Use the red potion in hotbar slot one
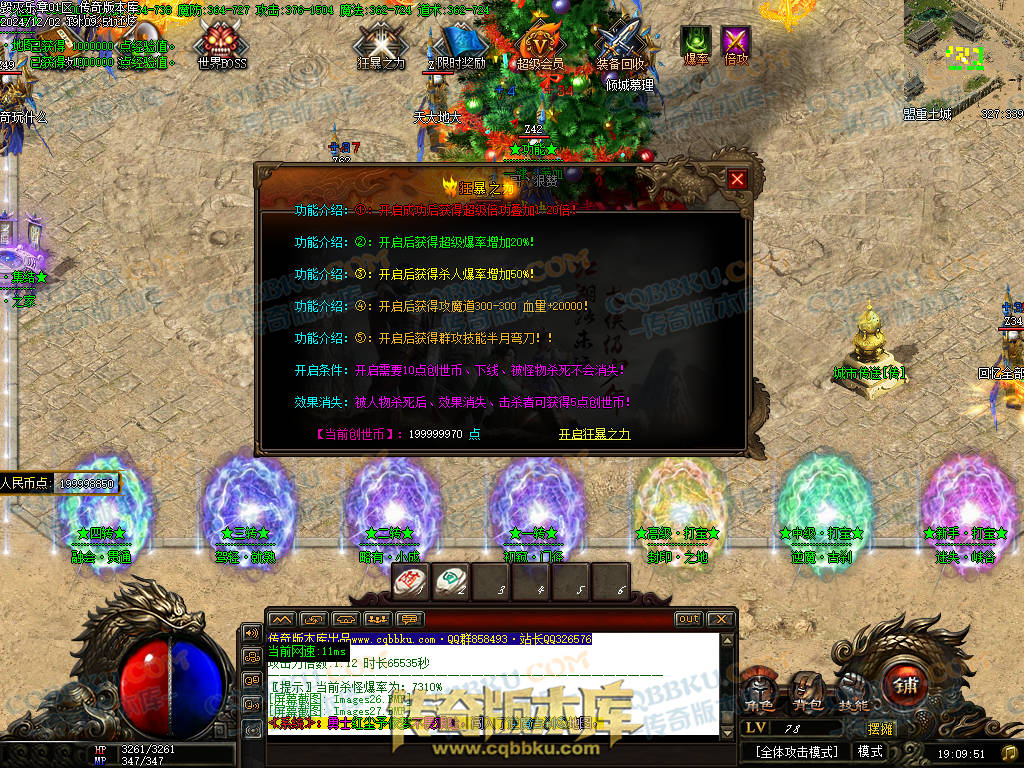Viewport: 1024px width, 768px height. pyautogui.click(x=411, y=580)
